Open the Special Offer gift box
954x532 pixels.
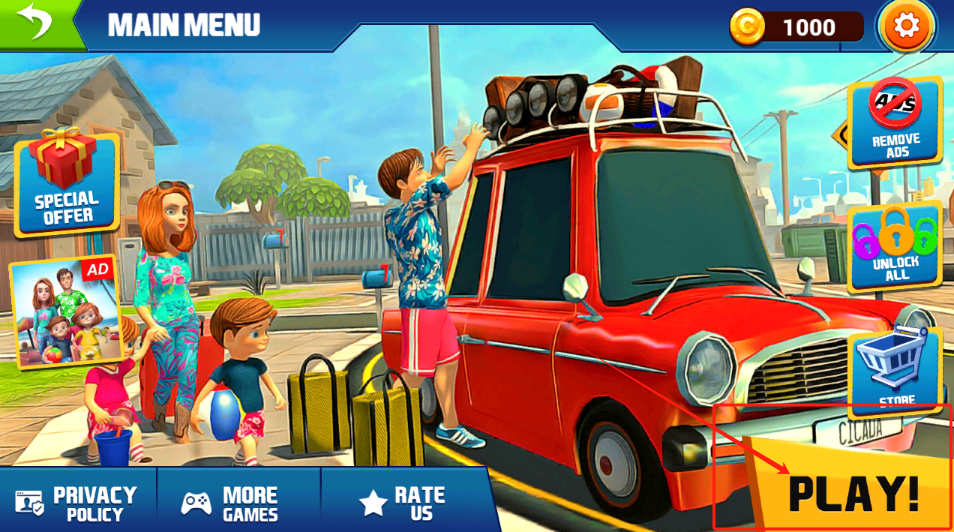(x=67, y=184)
